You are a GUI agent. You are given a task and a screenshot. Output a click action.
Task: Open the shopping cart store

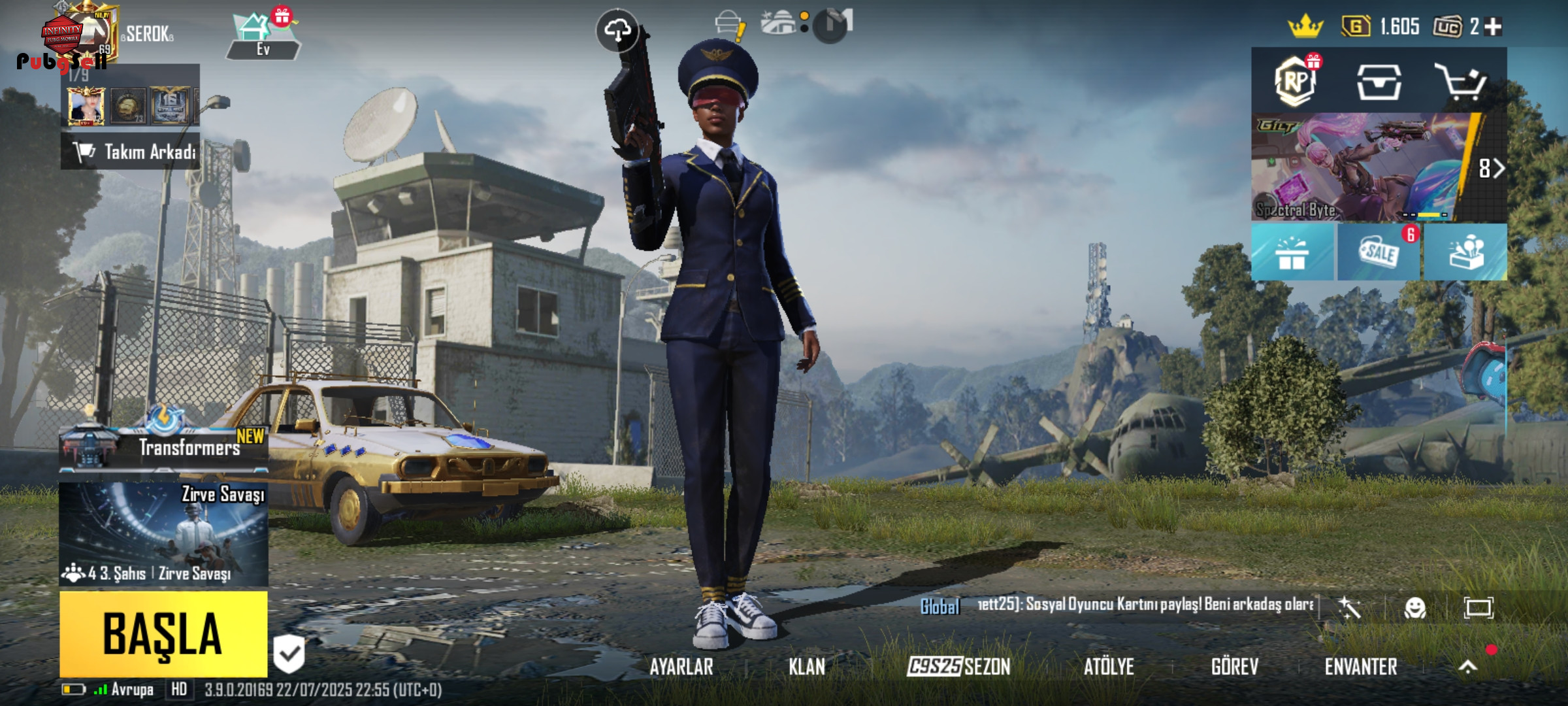click(x=1461, y=82)
